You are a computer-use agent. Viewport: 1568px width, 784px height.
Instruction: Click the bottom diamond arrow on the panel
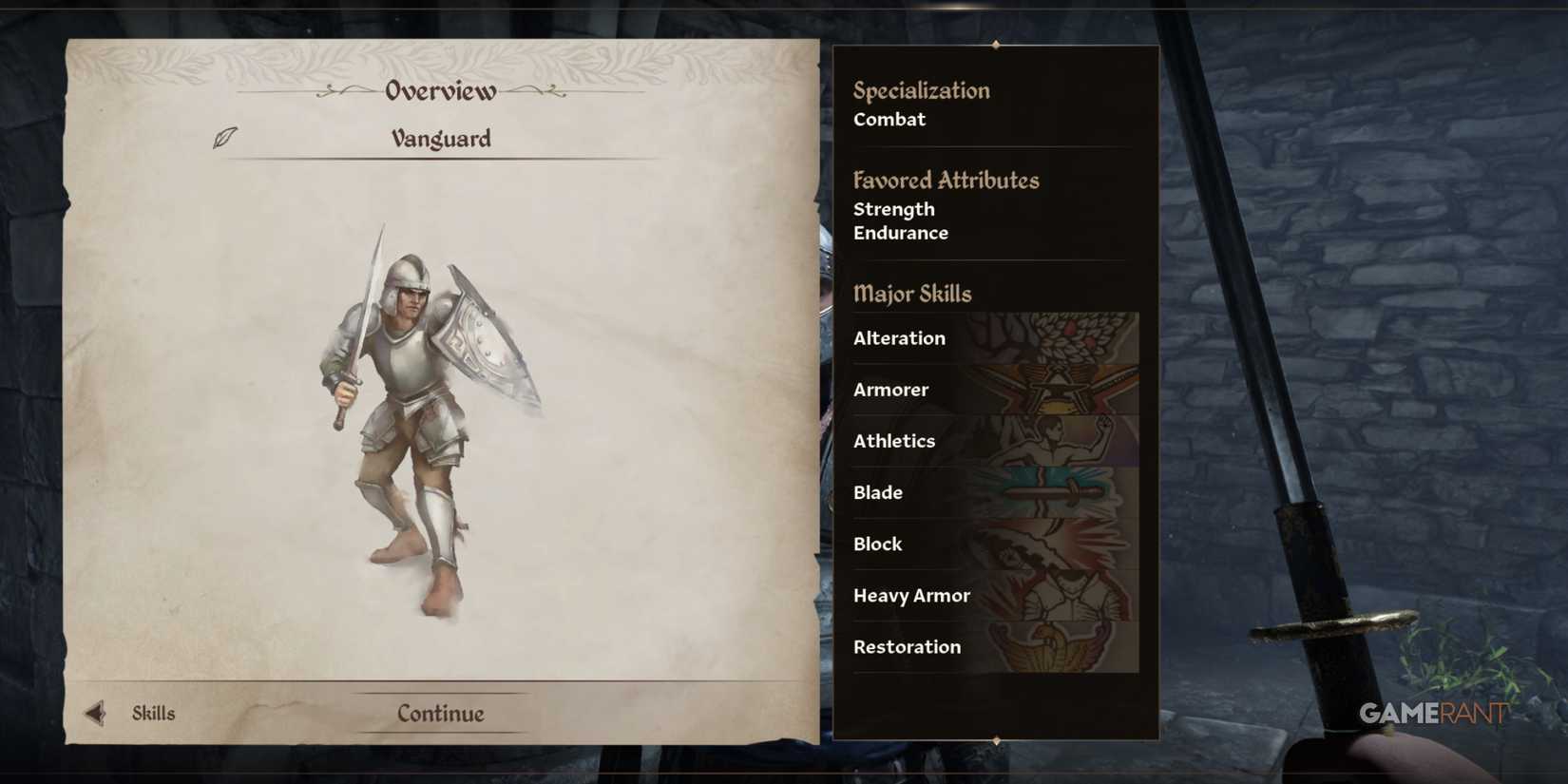coord(996,739)
